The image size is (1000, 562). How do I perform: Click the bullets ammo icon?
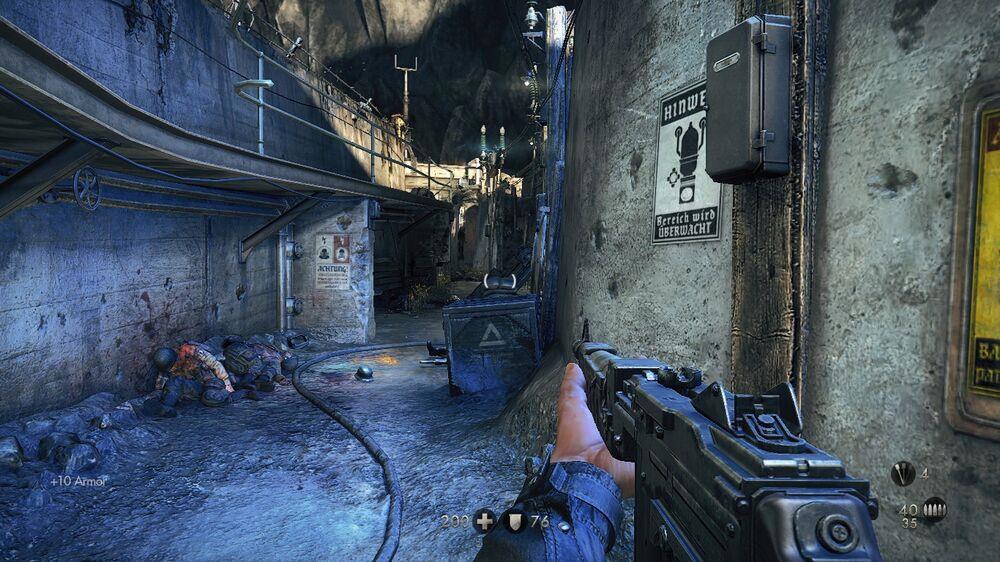tap(934, 510)
